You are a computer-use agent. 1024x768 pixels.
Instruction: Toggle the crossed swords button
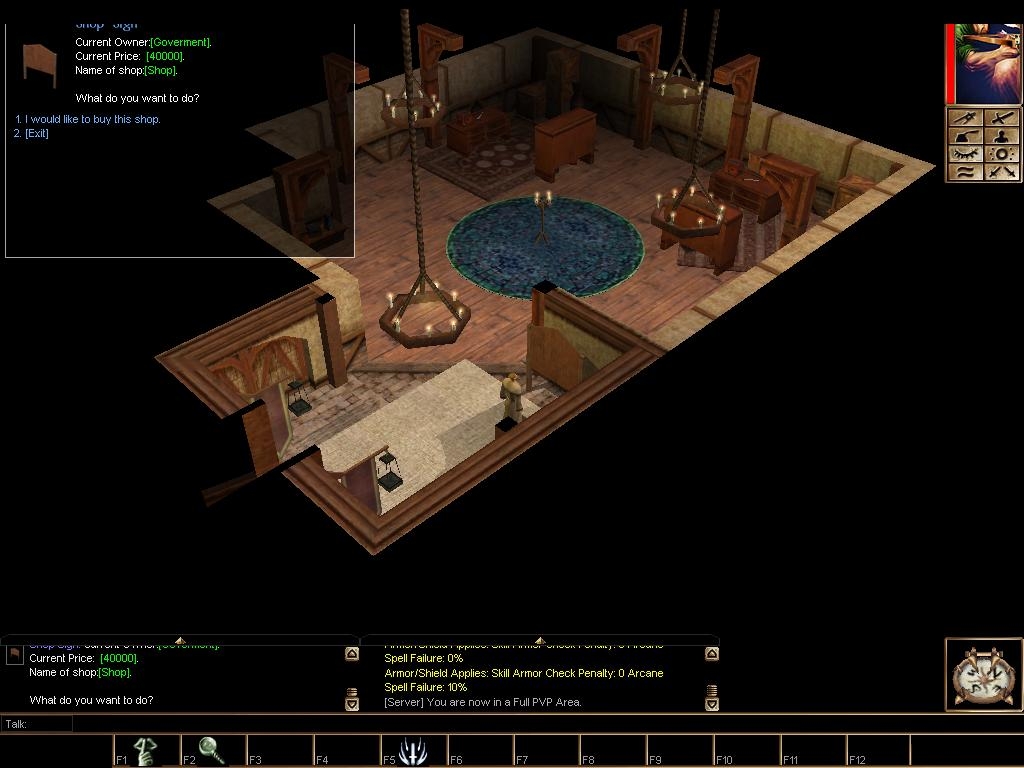coord(1003,173)
